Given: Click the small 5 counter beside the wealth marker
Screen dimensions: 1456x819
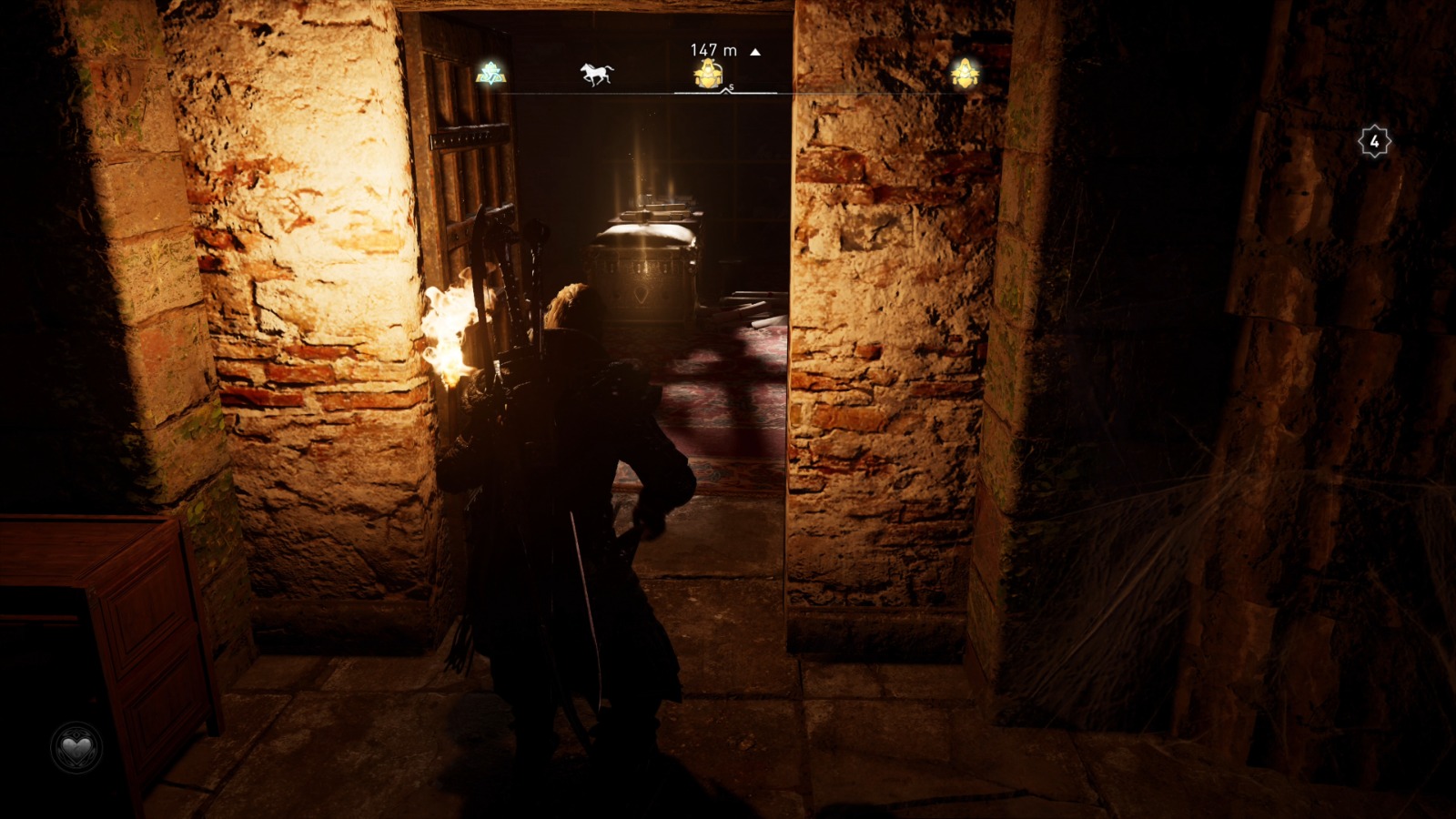Looking at the screenshot, I should [x=729, y=87].
